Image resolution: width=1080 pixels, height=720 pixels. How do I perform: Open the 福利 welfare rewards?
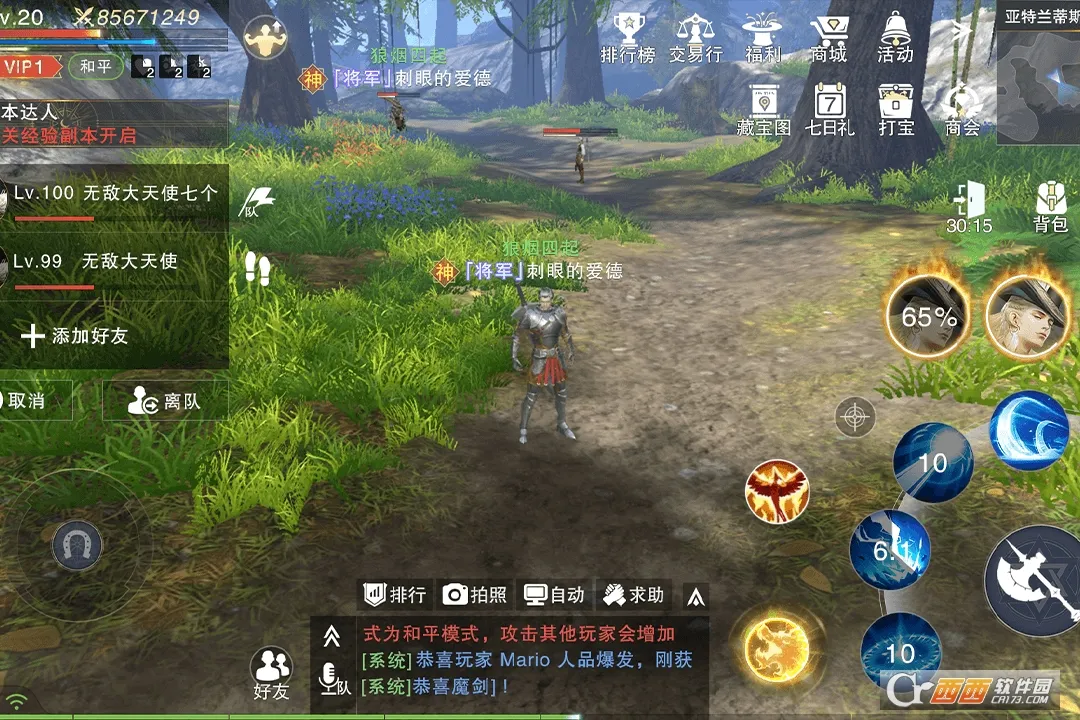tap(763, 38)
